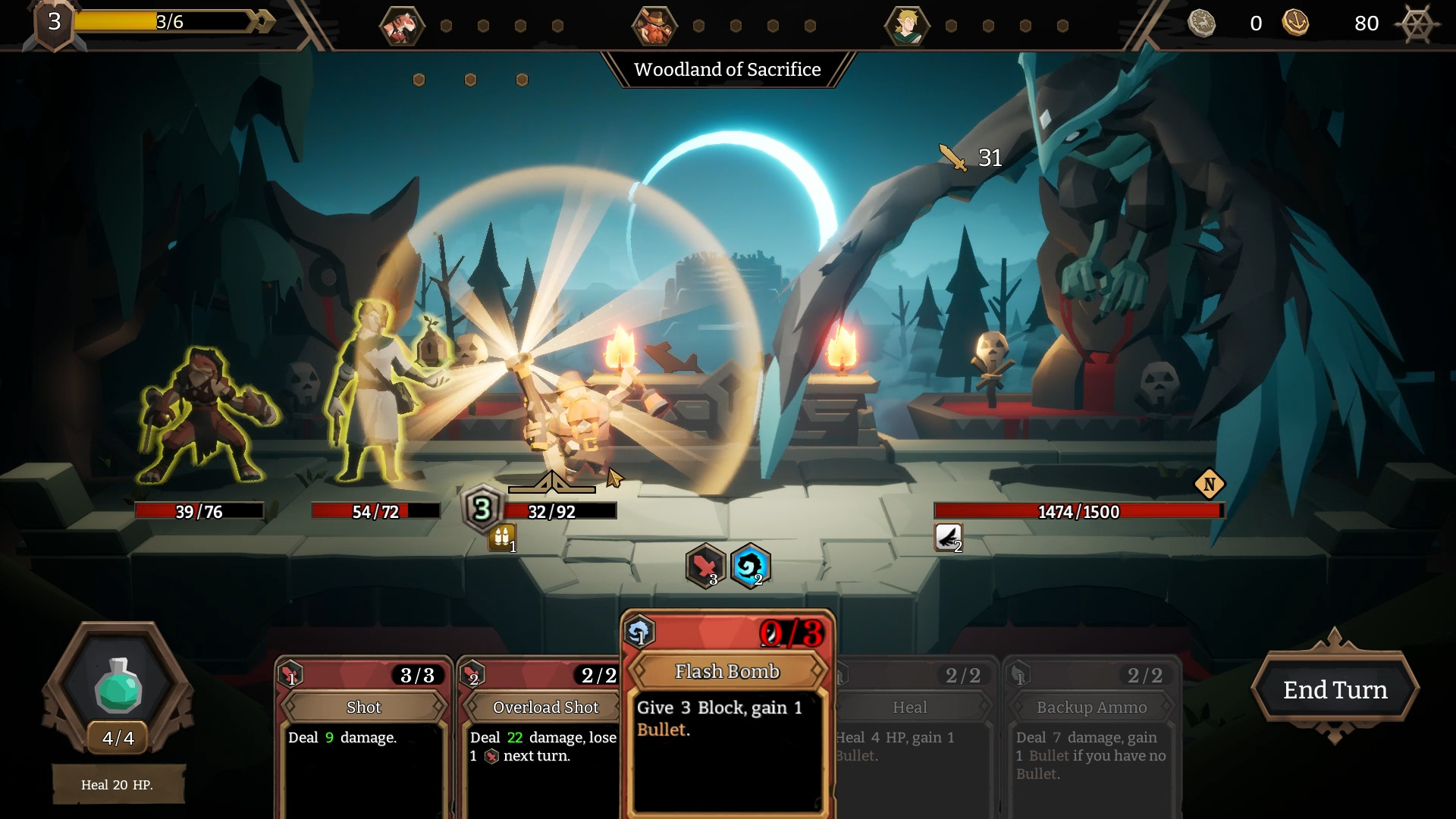Open the spiderweb menu icon
Screen dimensions: 1456x819
1416,24
